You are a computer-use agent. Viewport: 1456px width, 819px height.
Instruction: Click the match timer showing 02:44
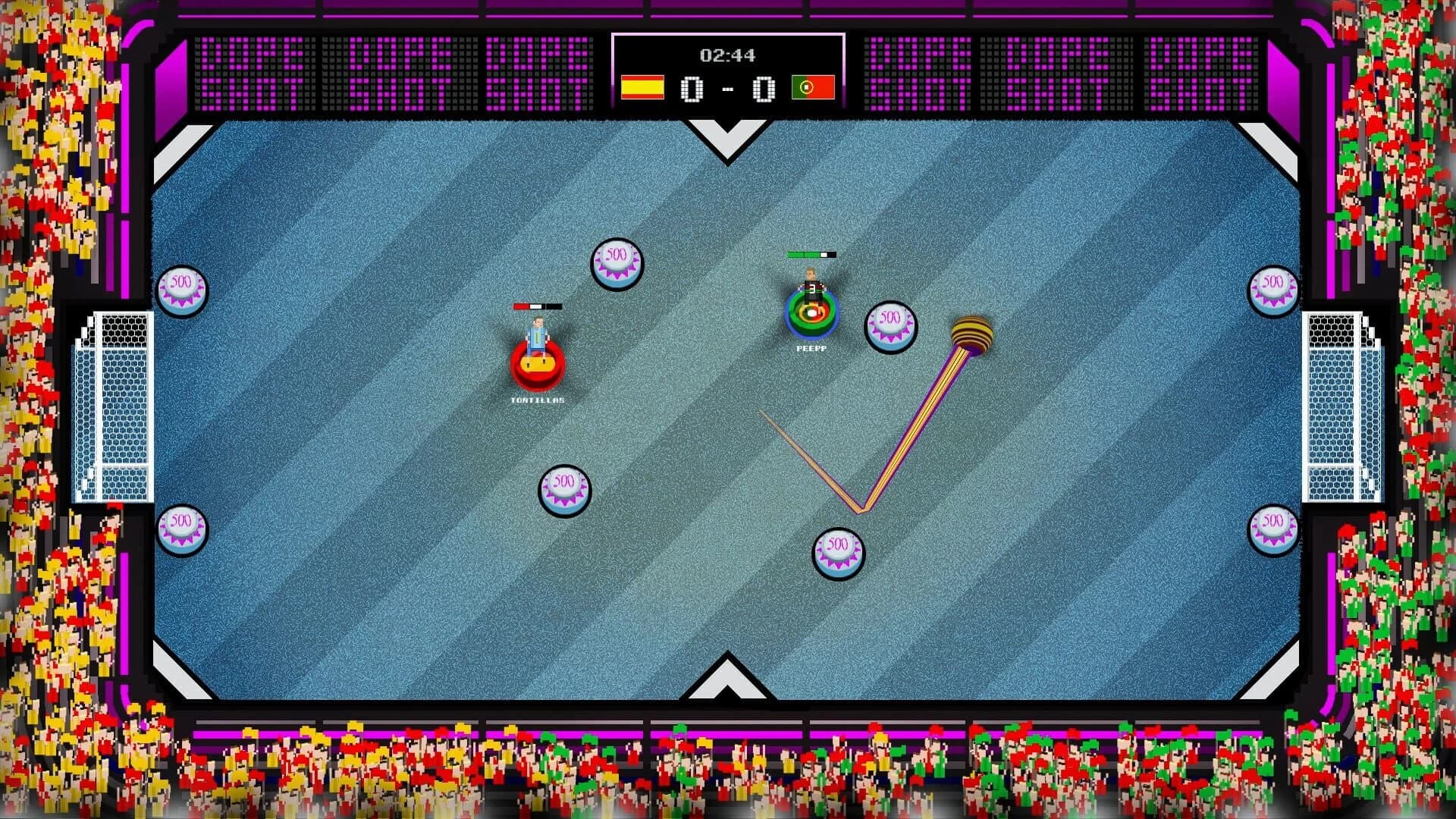(727, 54)
